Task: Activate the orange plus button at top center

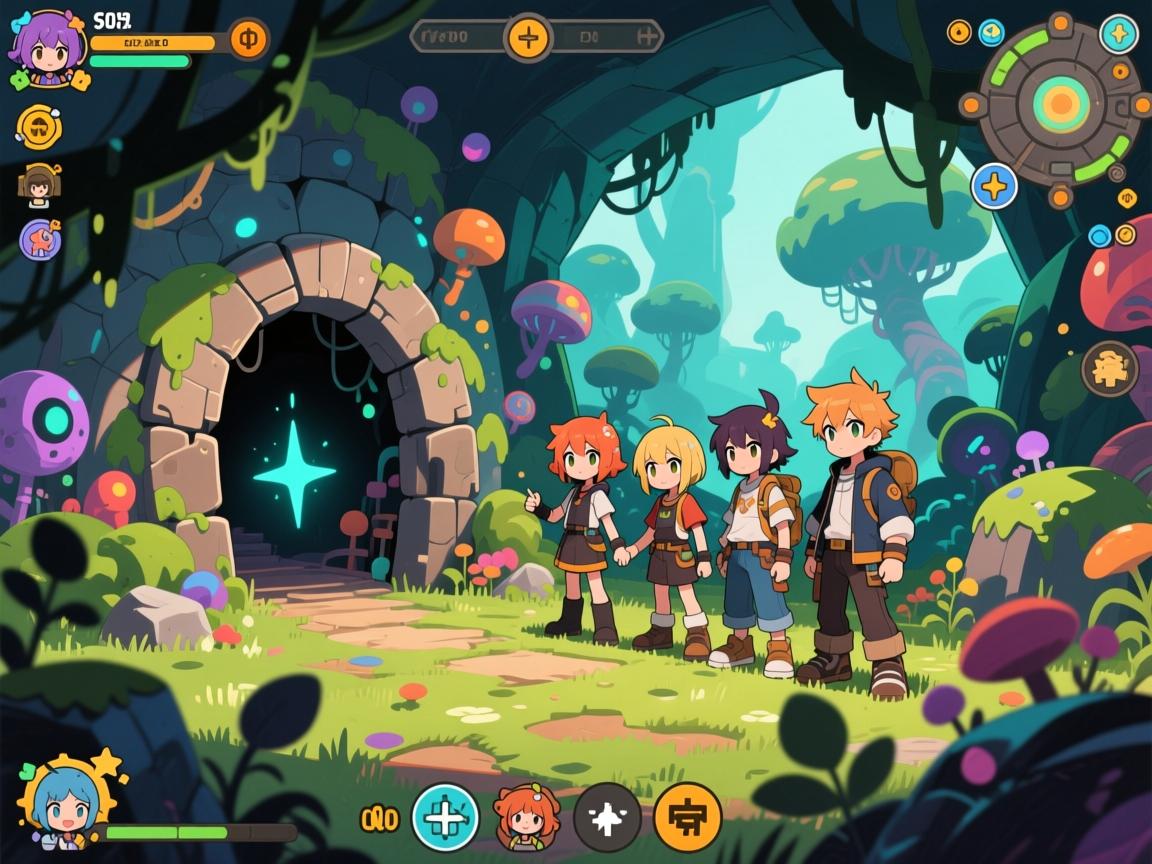Action: pyautogui.click(x=529, y=38)
